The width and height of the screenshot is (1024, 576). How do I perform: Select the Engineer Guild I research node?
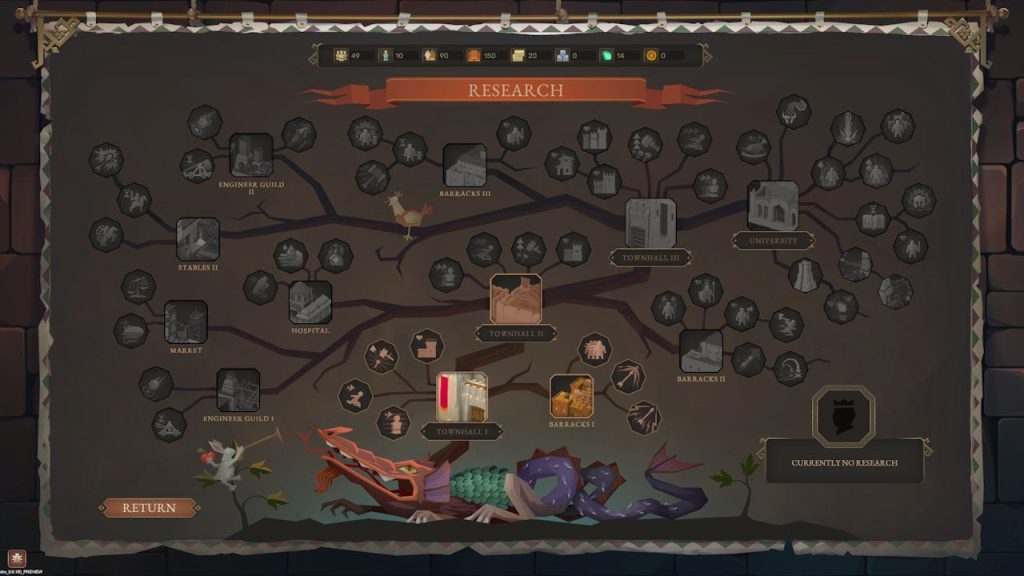(238, 390)
